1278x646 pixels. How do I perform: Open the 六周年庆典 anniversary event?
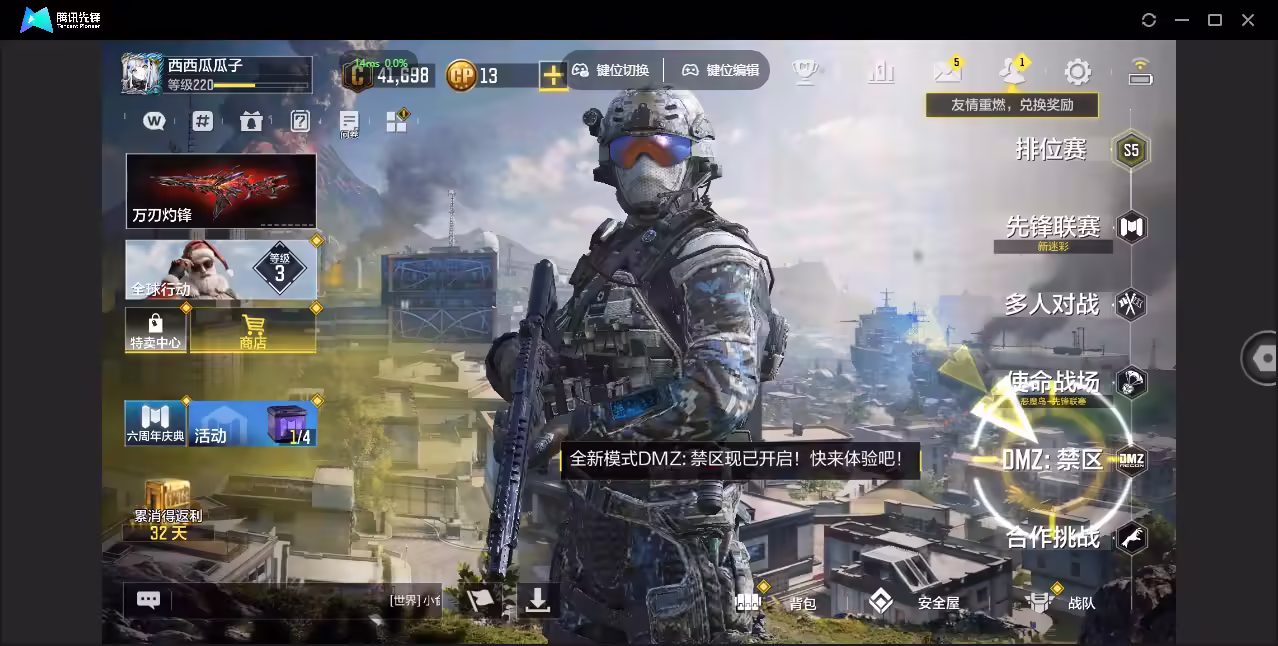point(155,424)
